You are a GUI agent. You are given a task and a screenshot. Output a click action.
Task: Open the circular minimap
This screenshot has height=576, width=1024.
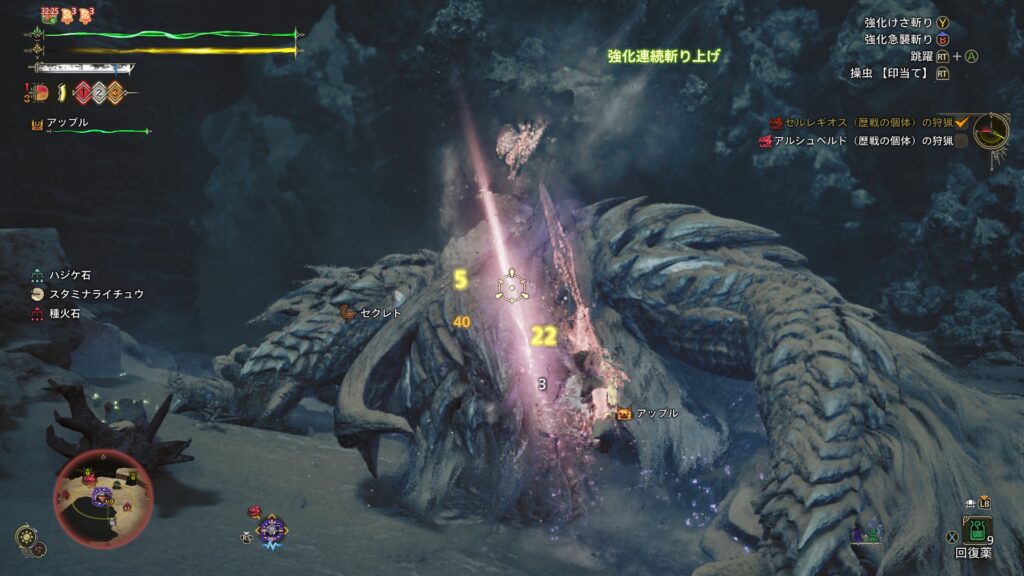click(103, 493)
